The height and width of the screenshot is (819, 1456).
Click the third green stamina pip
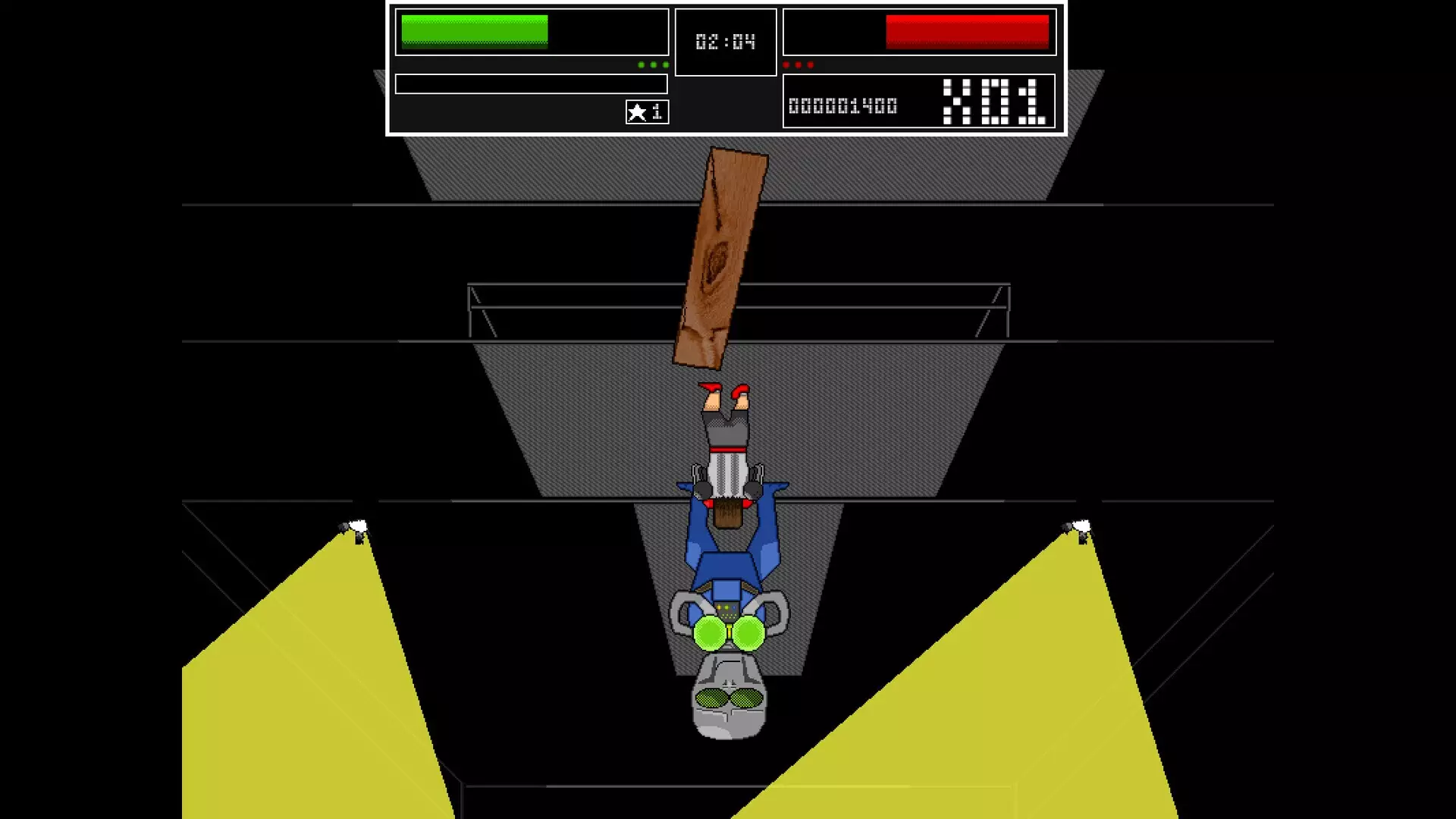[x=665, y=64]
